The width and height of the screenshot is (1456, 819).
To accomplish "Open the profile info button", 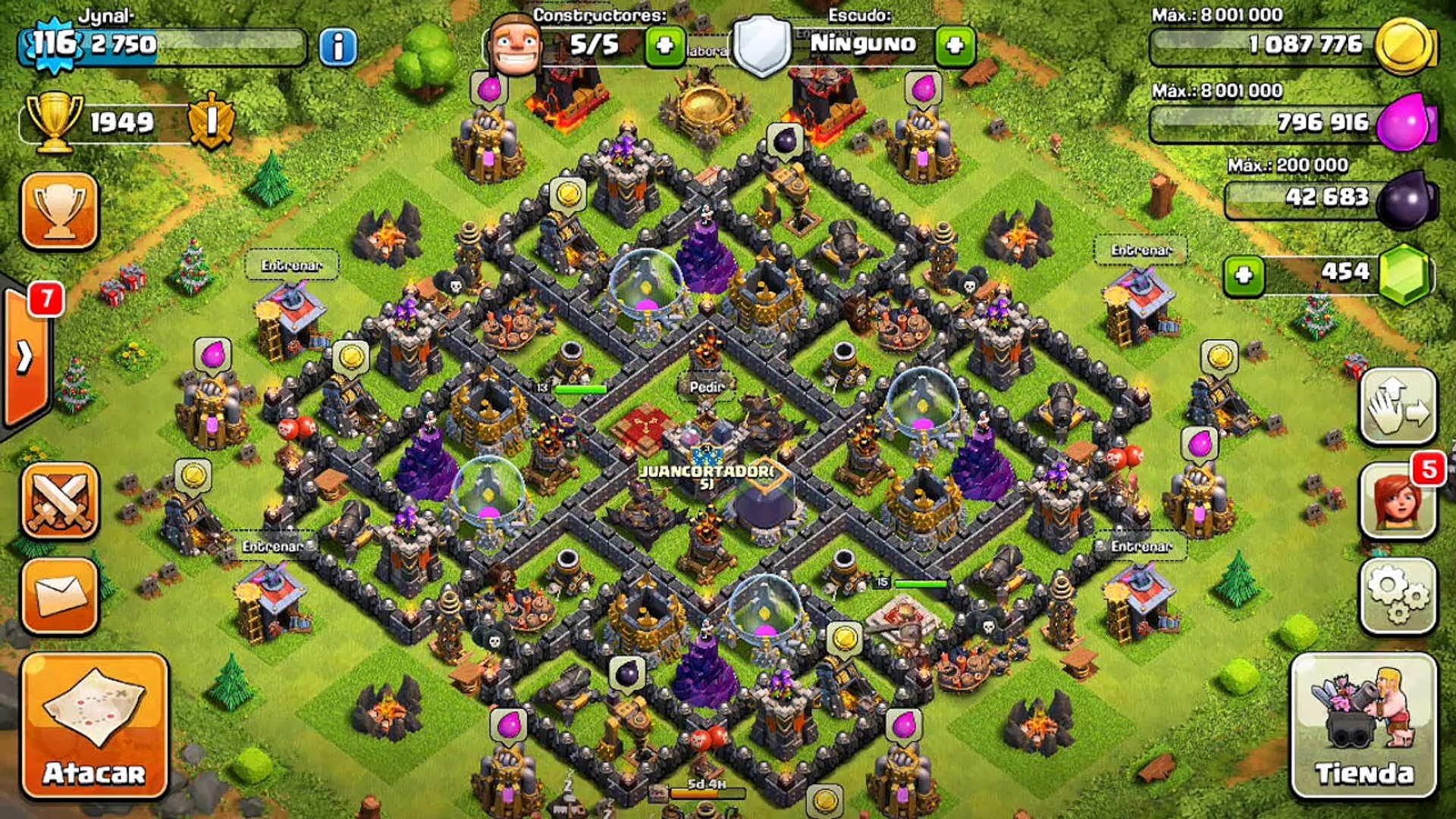I will (x=337, y=47).
